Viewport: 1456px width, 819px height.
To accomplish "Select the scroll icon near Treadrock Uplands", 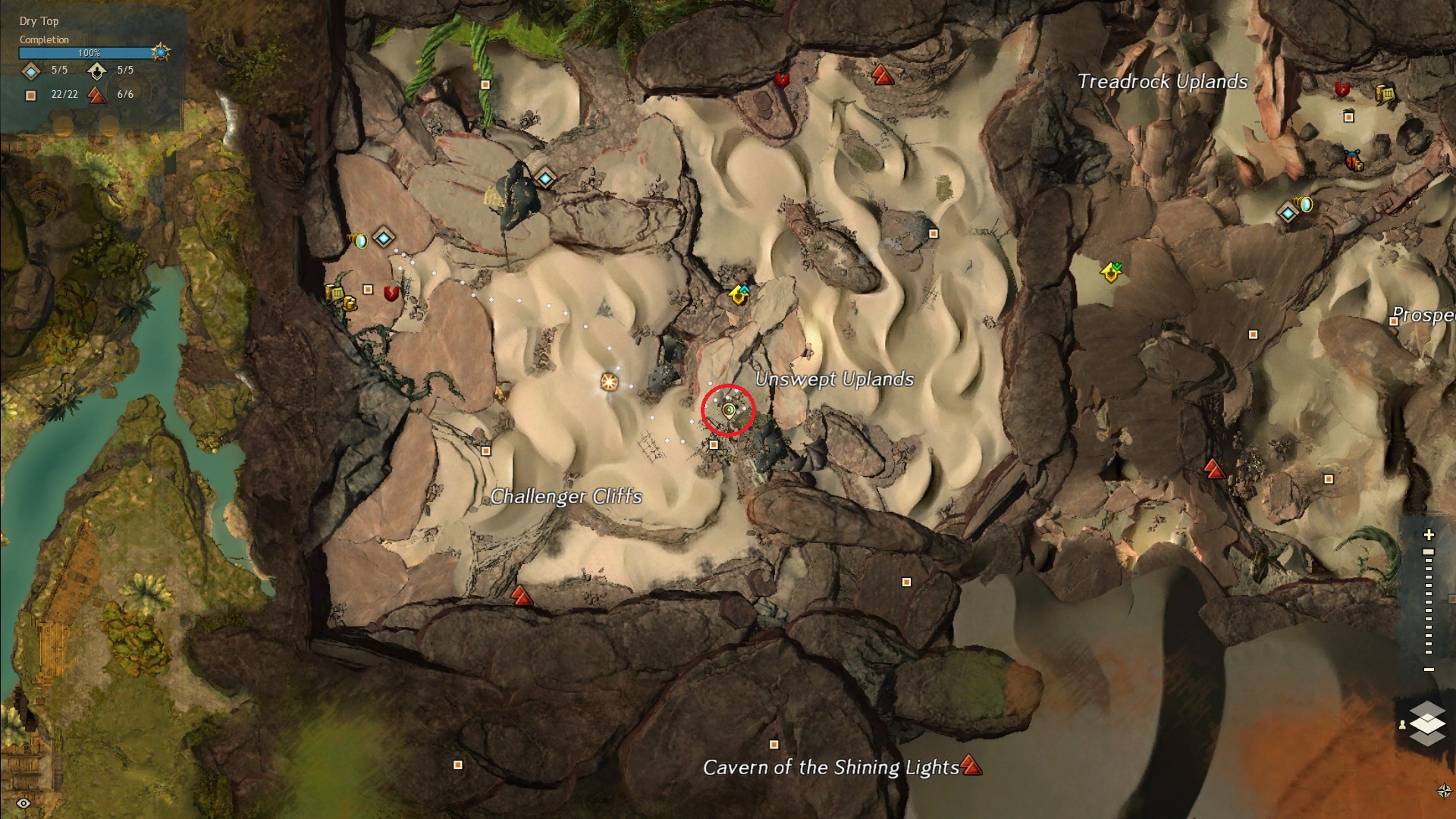I will click(1385, 94).
